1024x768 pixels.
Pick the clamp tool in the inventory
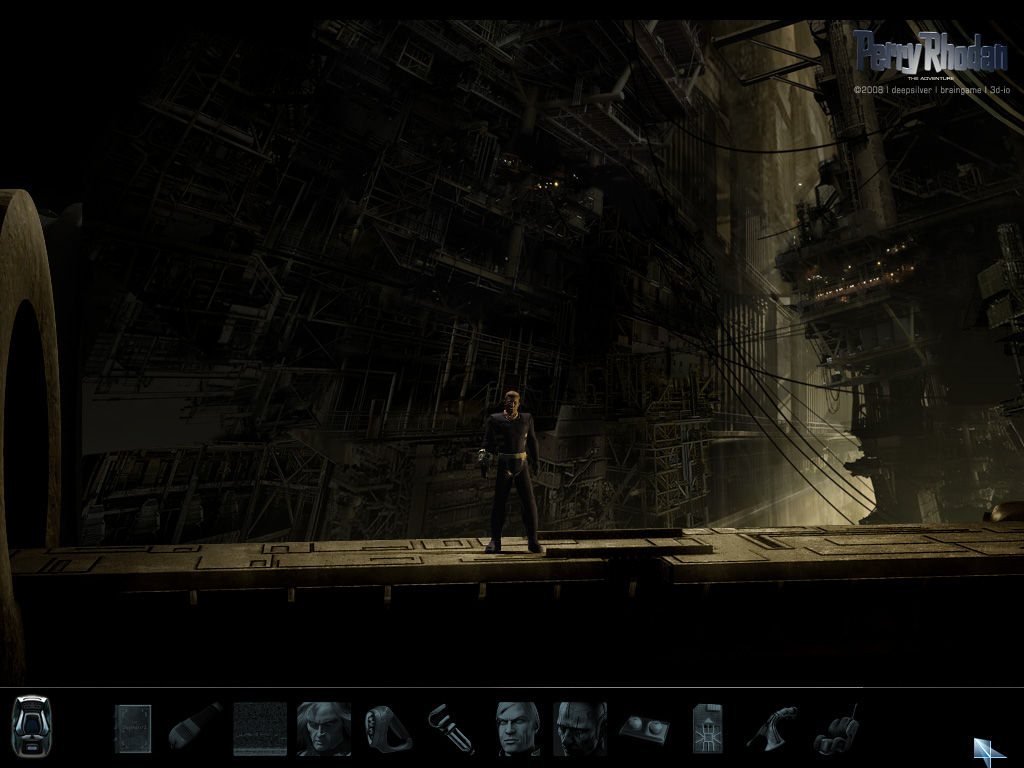[449, 728]
